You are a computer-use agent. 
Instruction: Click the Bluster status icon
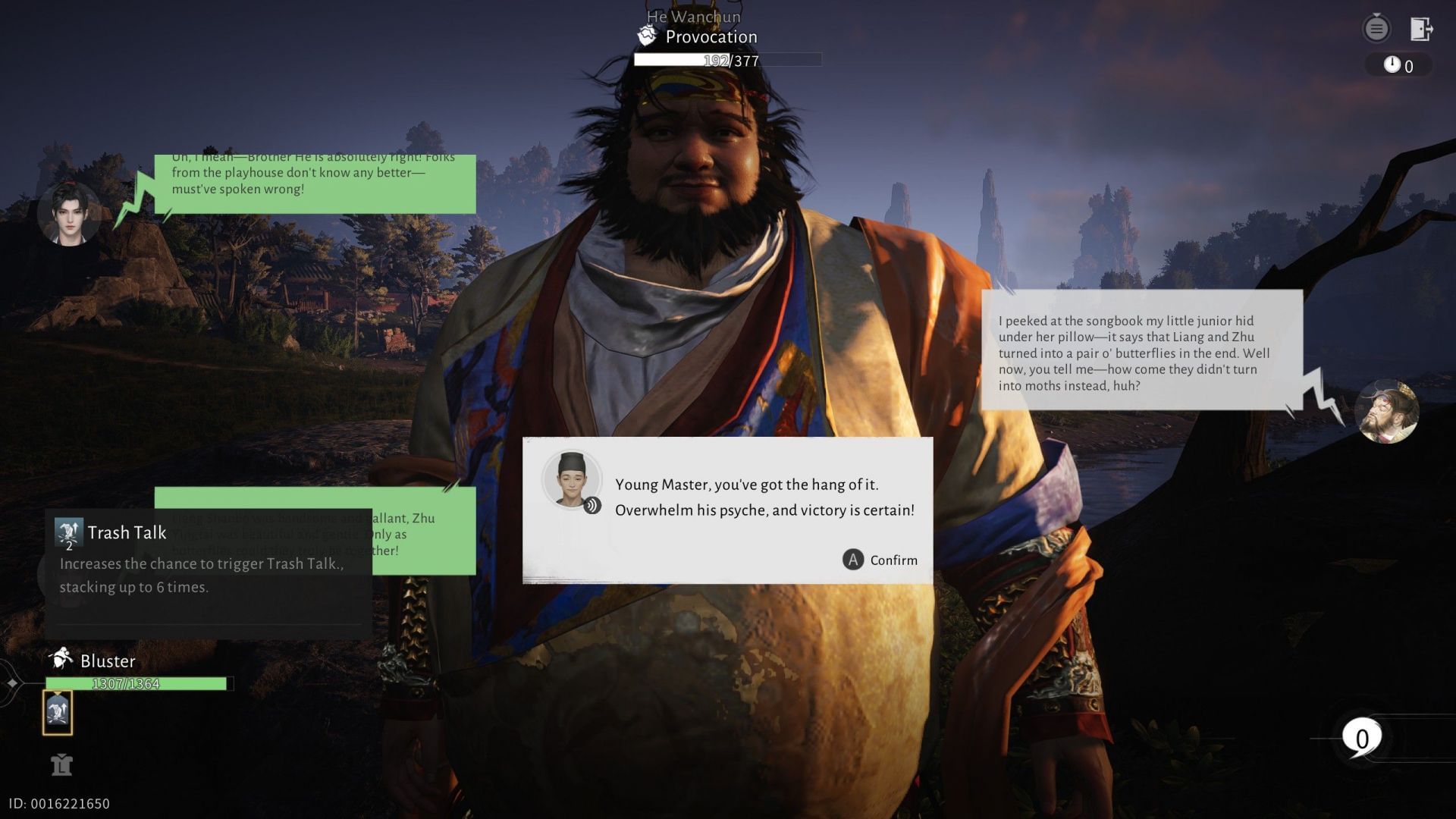pyautogui.click(x=60, y=660)
